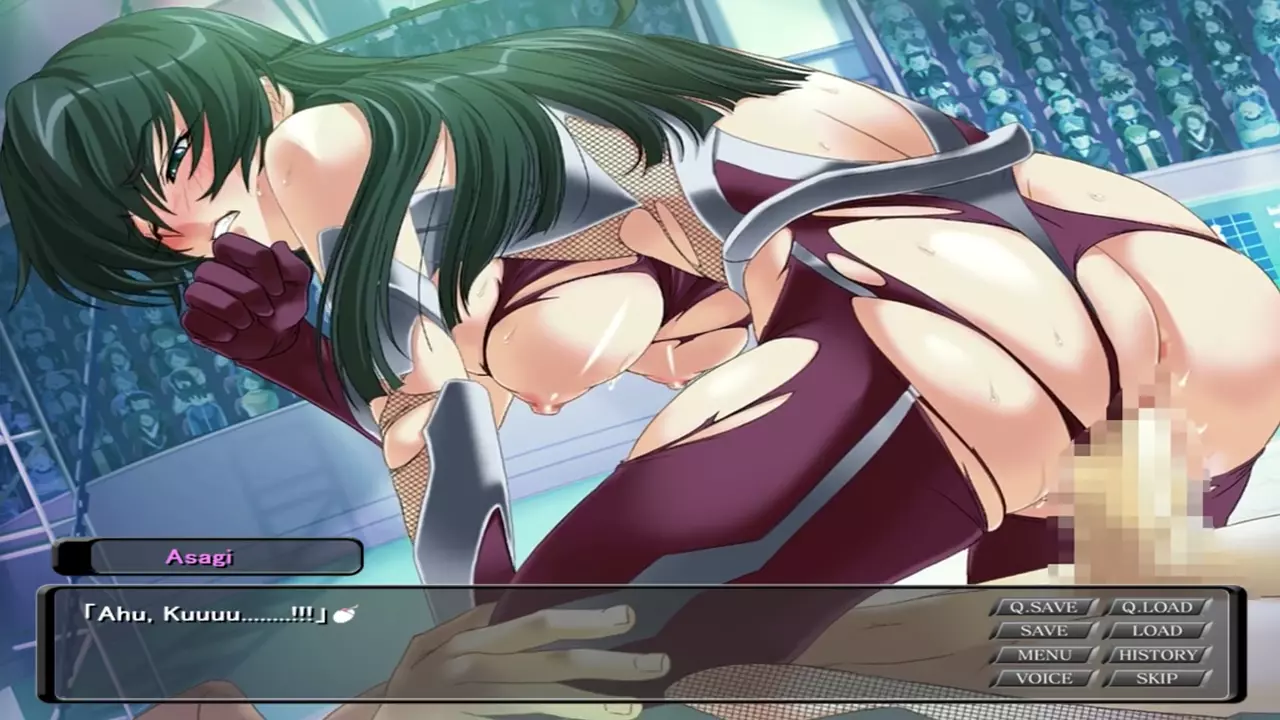Click the Q.SAVE quick save button

1043,607
